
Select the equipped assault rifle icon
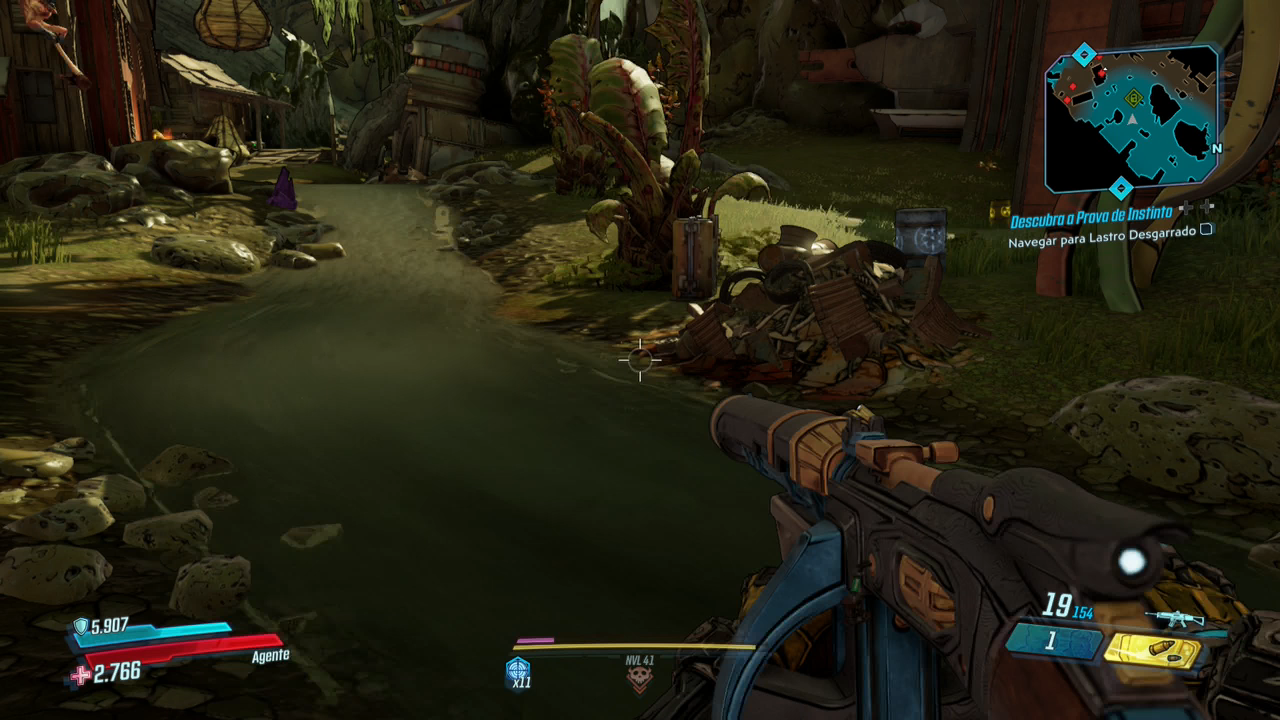click(1176, 617)
